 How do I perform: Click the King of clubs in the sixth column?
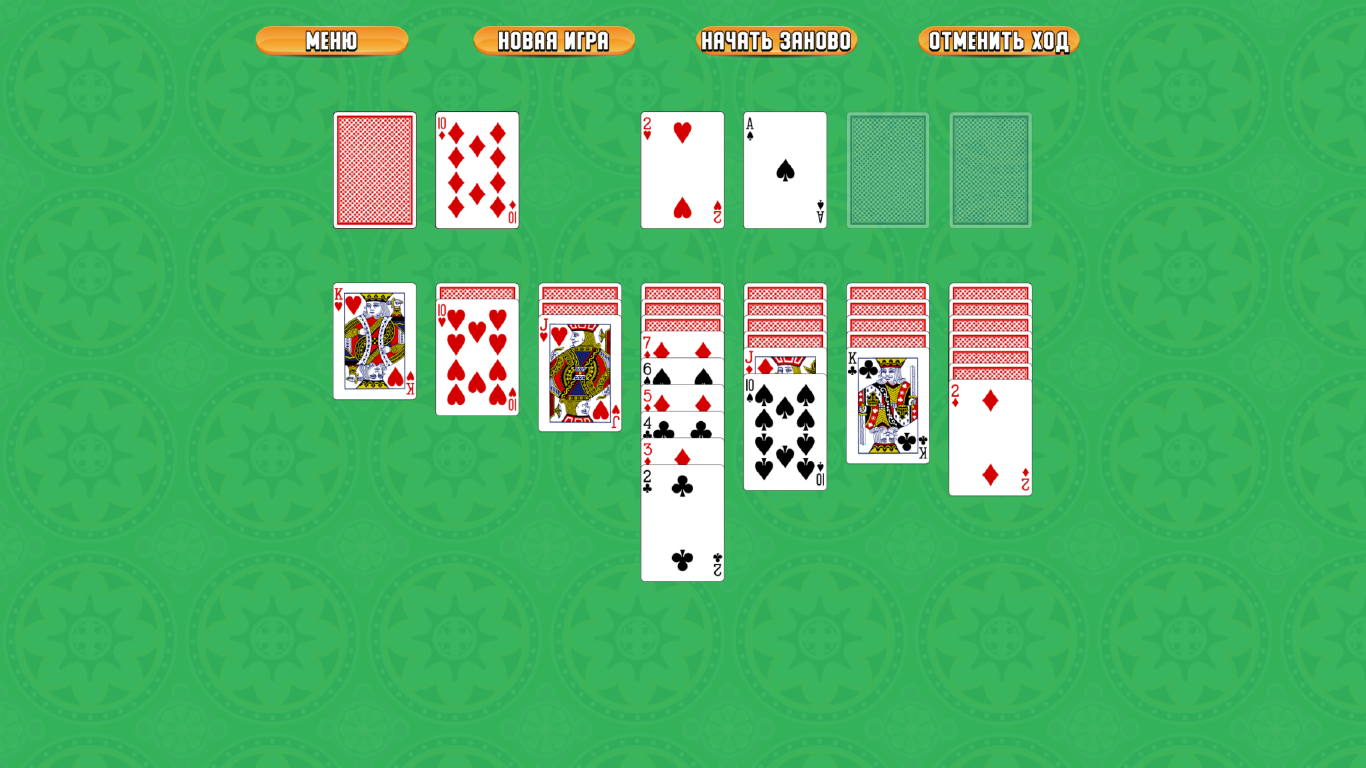[x=887, y=405]
